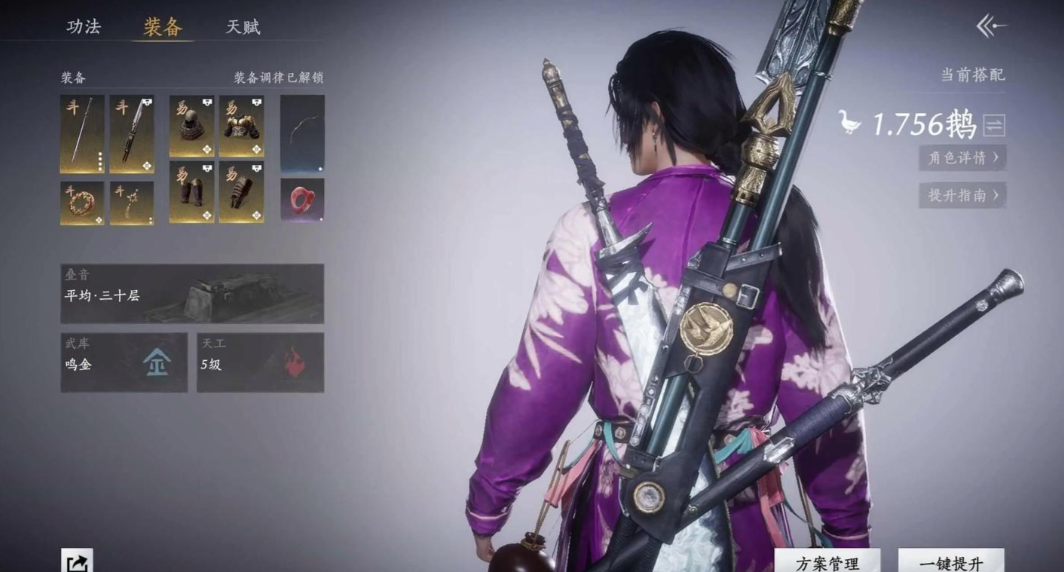
Task: Click the 一键提升 button
Action: pyautogui.click(x=950, y=563)
